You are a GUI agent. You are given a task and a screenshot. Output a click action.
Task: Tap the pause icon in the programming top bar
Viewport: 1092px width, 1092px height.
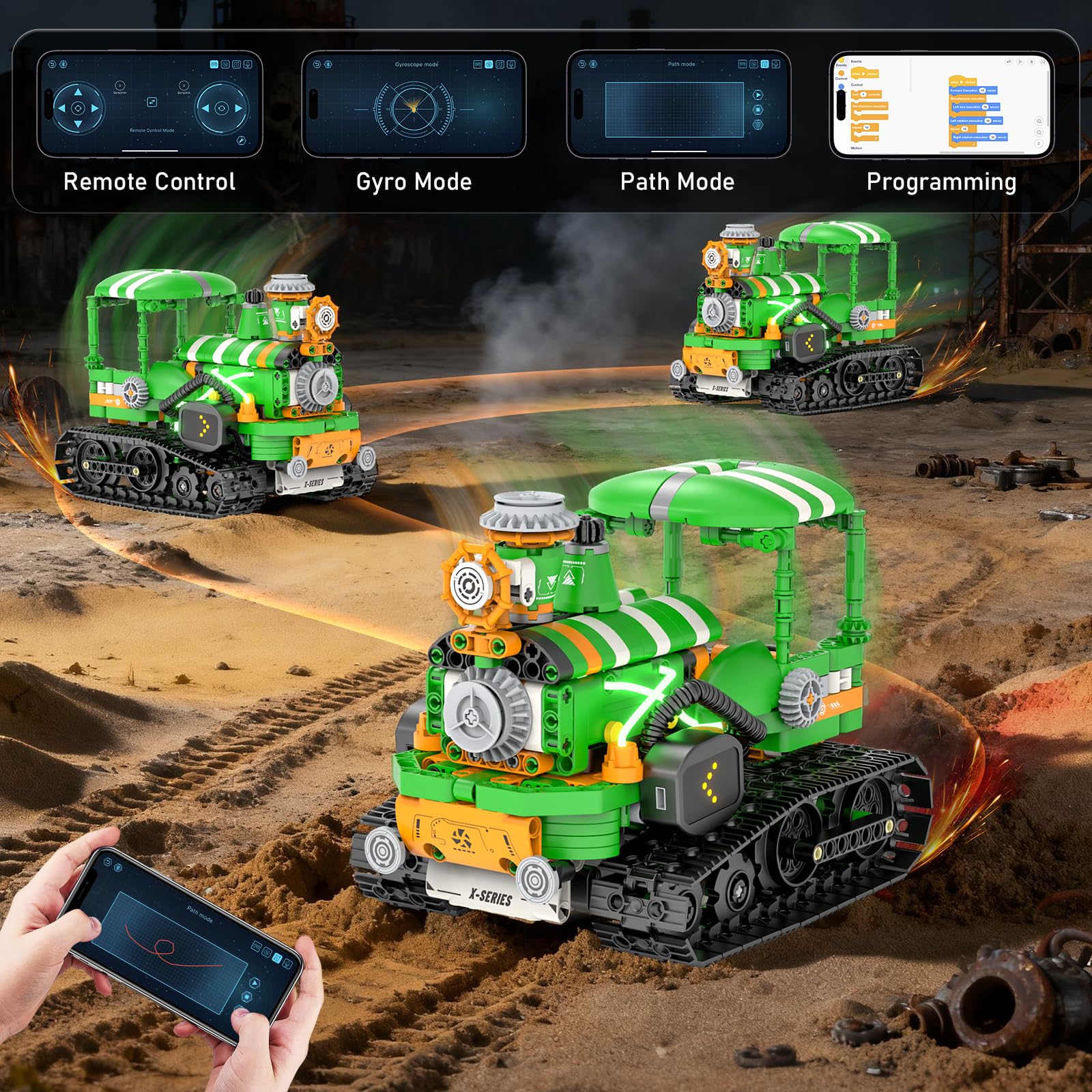[1032, 61]
